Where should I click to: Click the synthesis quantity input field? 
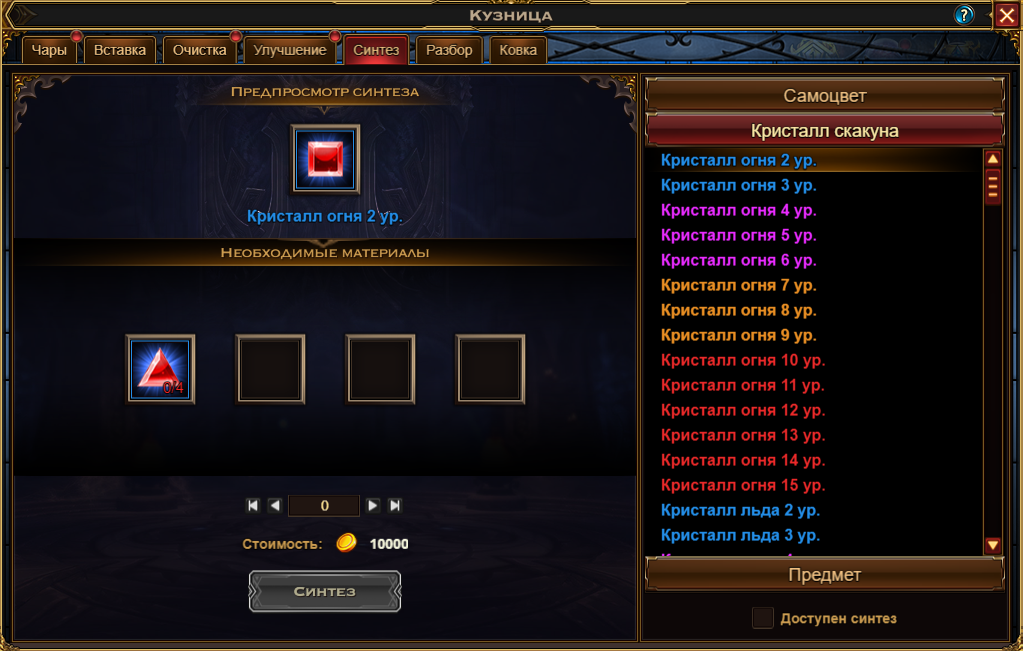324,506
